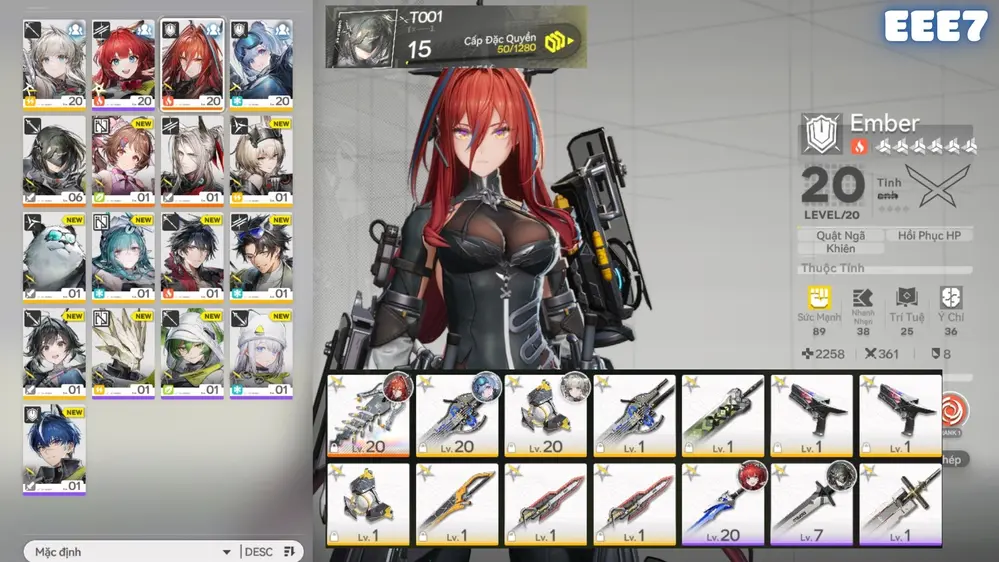The height and width of the screenshot is (562, 999).
Task: Open the Mặc định sort dropdown
Action: click(x=132, y=551)
